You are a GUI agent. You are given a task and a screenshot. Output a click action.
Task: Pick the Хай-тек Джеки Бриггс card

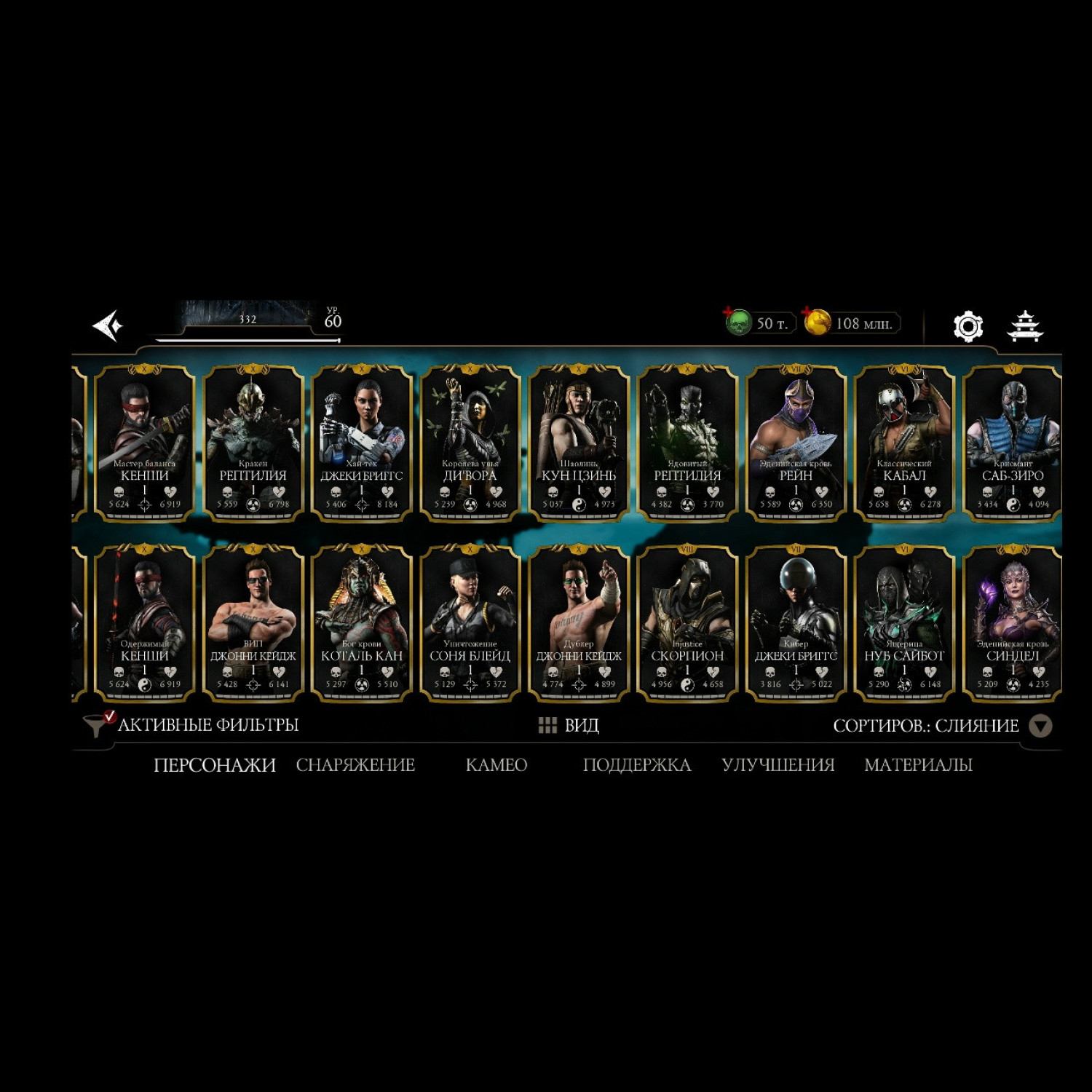point(362,443)
